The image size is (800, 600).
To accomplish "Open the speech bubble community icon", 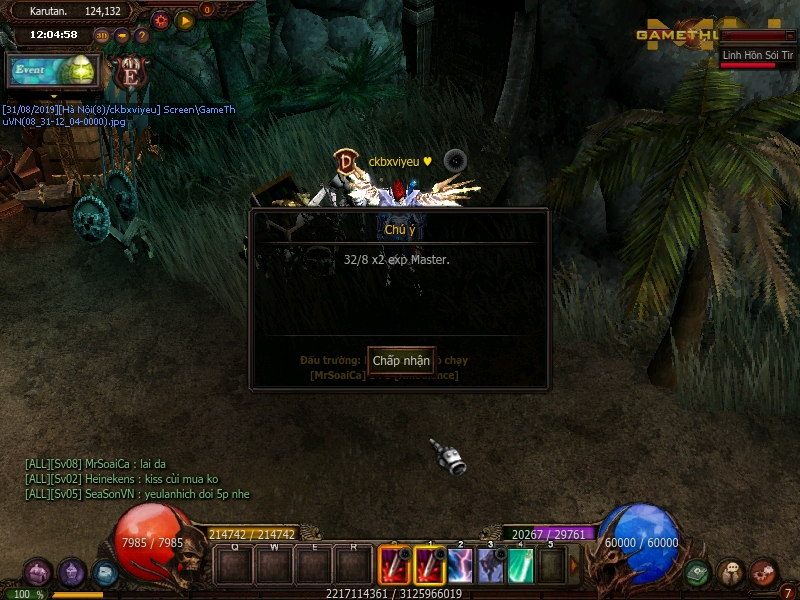I will point(731,573).
